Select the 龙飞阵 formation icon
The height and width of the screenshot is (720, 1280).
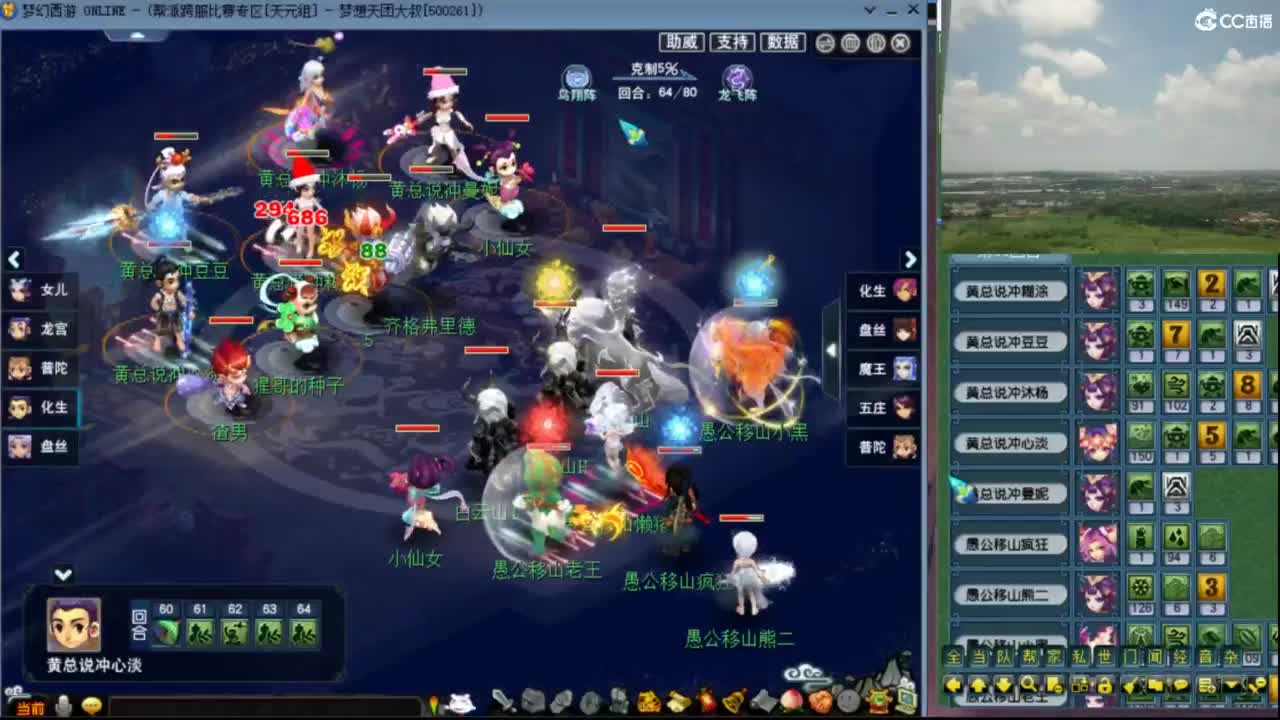pos(739,78)
